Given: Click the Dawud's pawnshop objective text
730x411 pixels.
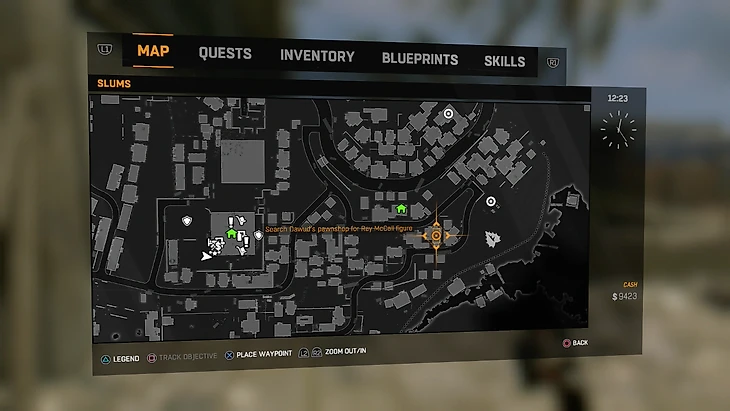Looking at the screenshot, I should point(340,229).
